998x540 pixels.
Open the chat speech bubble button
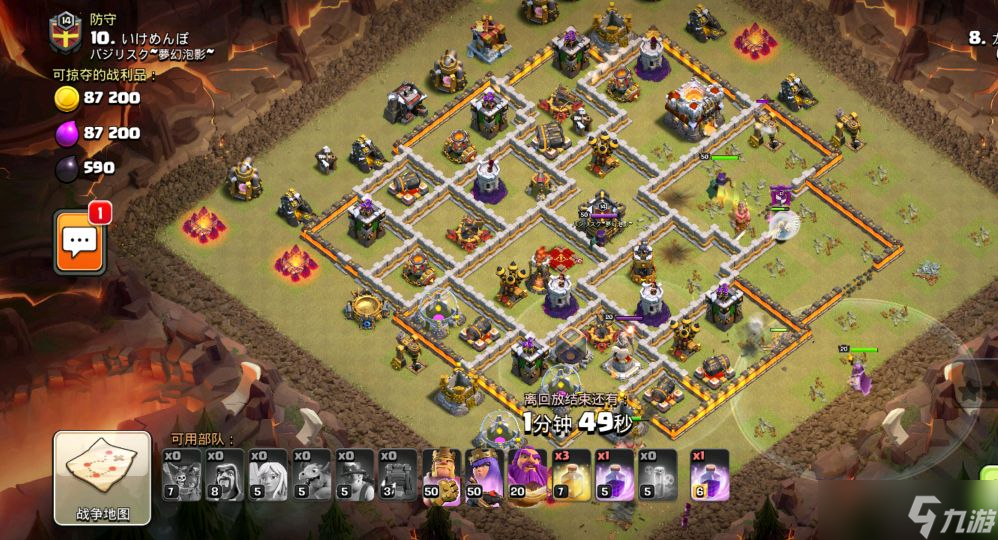click(81, 241)
